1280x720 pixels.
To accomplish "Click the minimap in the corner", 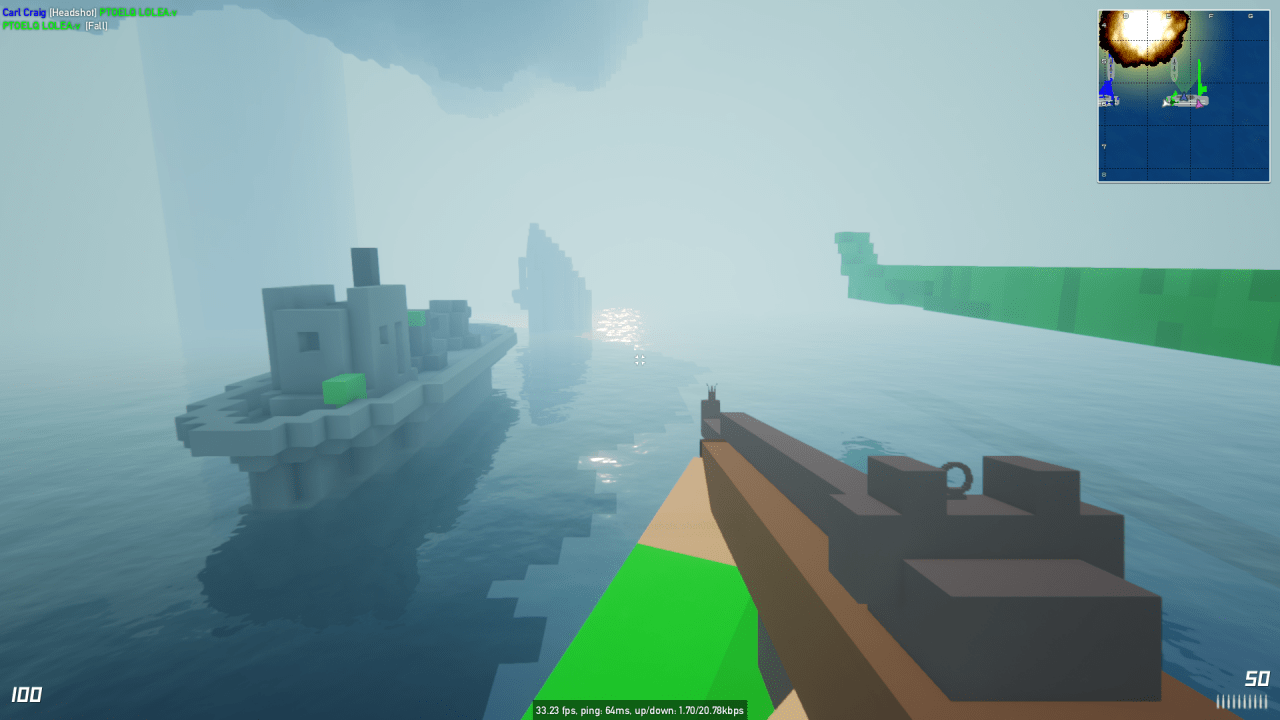I will click(x=1183, y=96).
